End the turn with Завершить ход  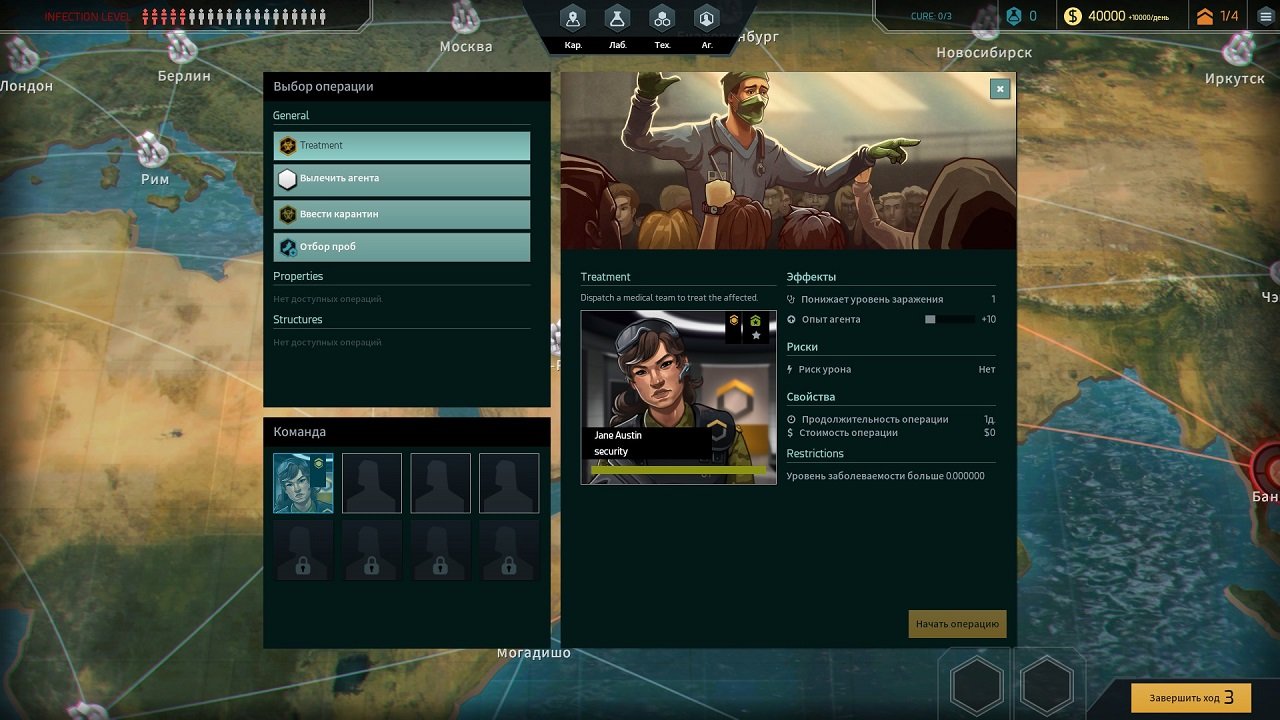point(1190,697)
